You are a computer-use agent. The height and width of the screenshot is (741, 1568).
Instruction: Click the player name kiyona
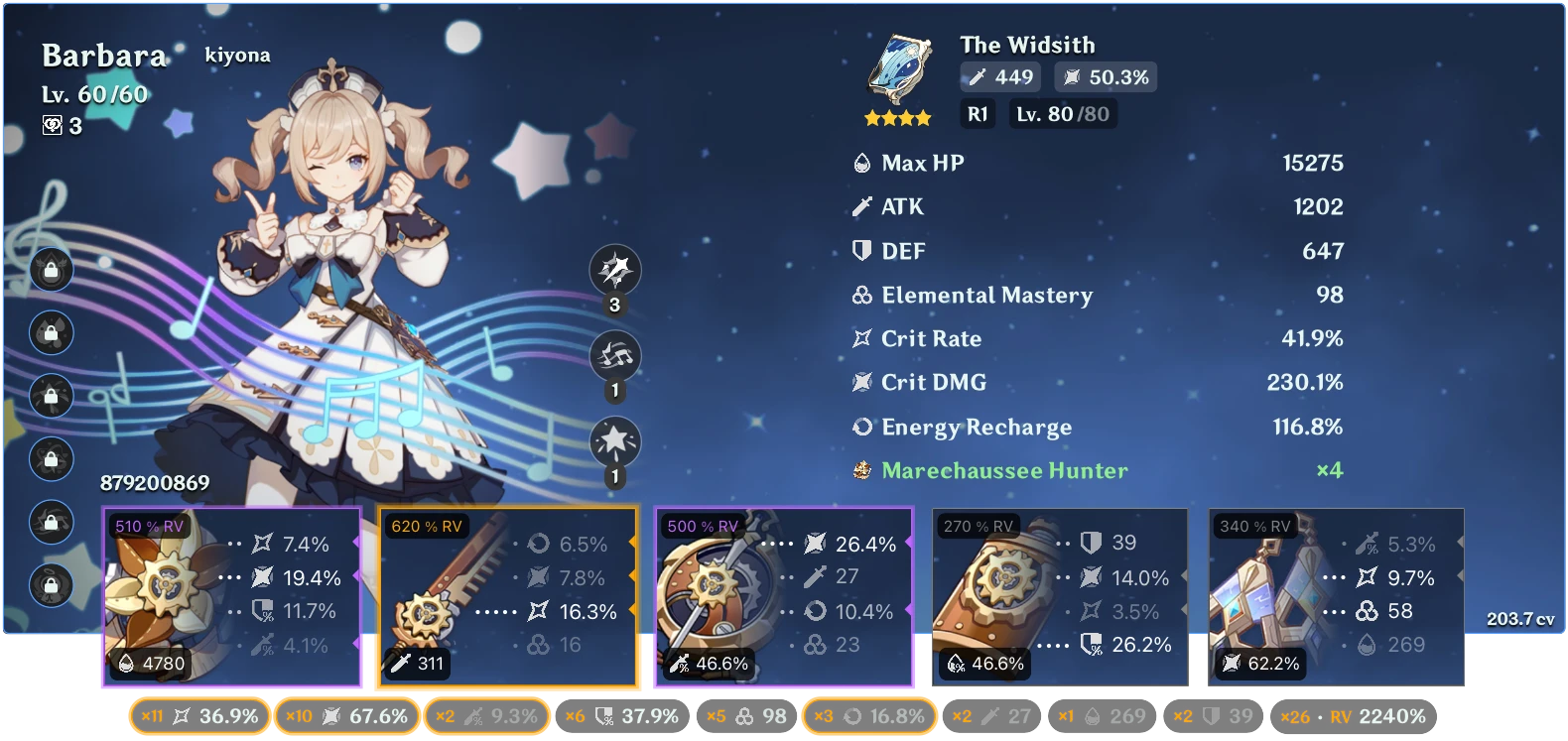[236, 56]
